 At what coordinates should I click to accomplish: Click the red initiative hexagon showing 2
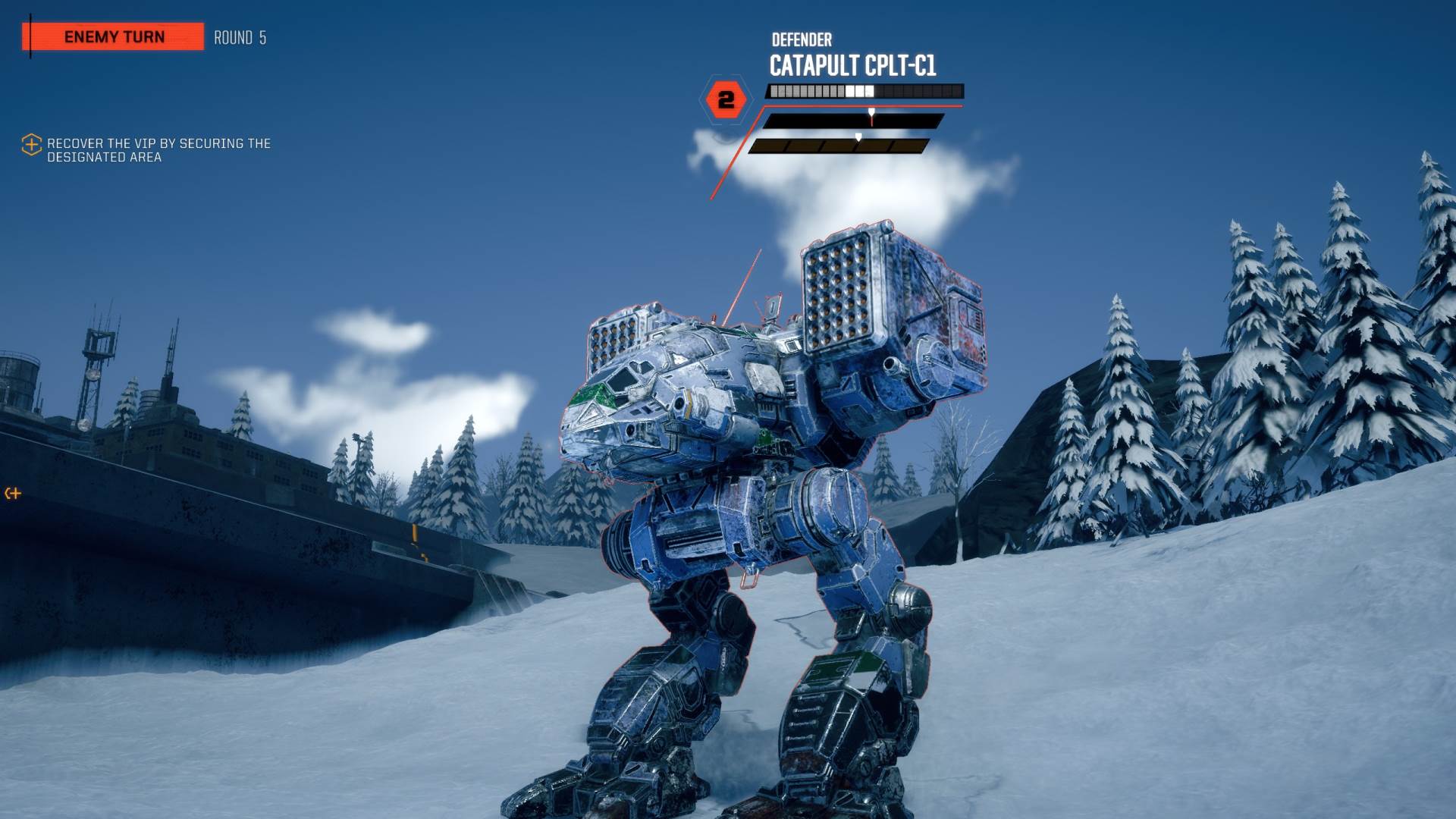click(726, 100)
